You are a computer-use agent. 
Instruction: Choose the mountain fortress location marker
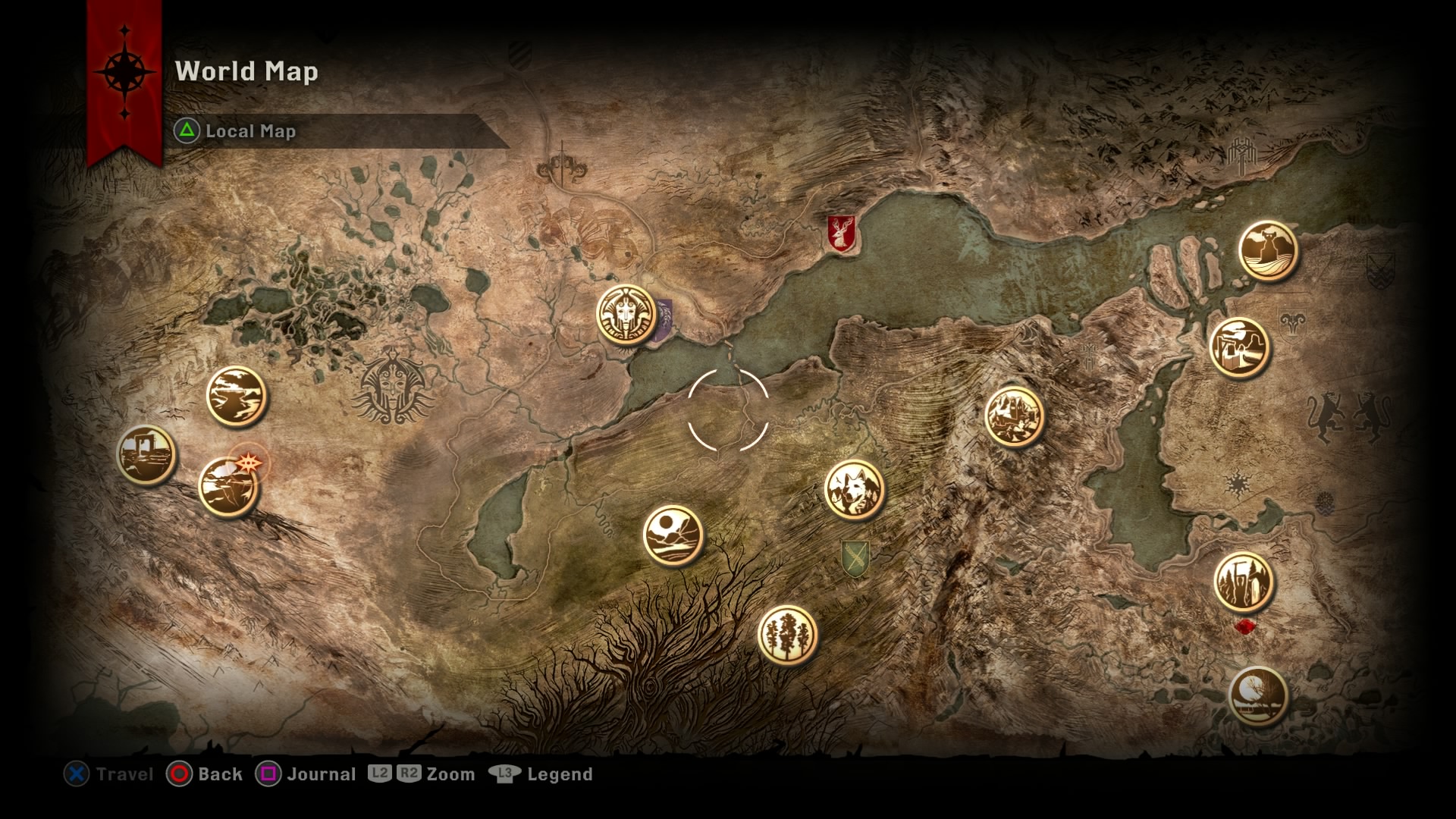coord(1014,416)
